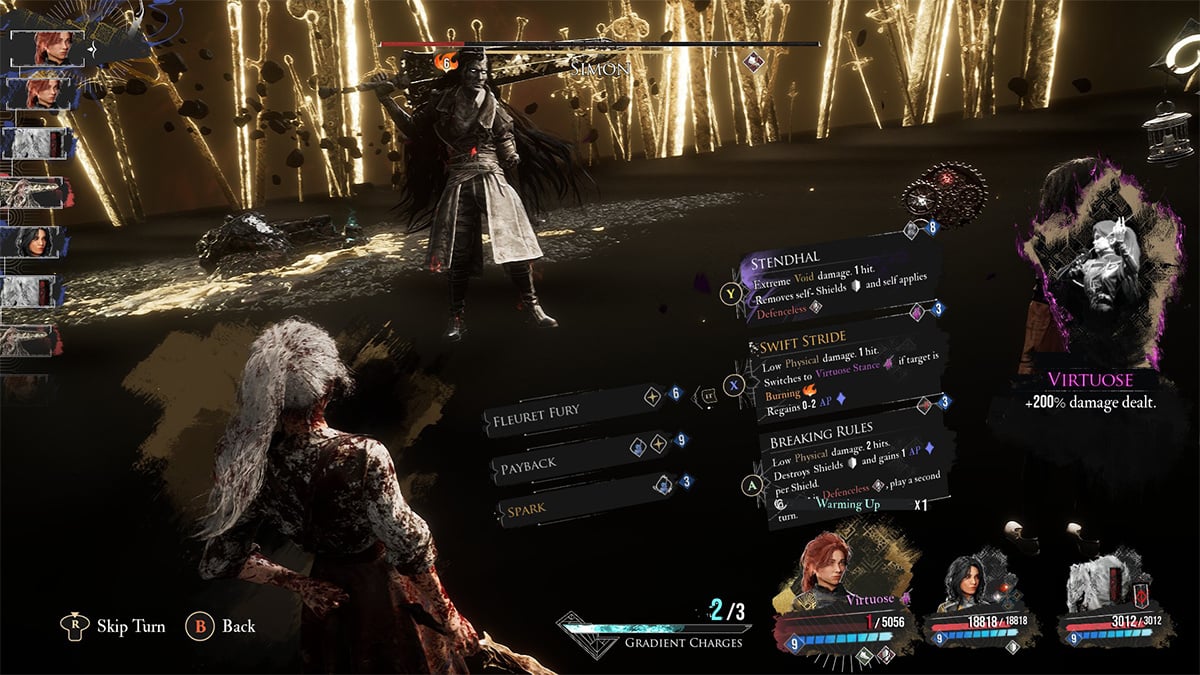Click the top turn-order portrait
Image resolution: width=1200 pixels, height=675 pixels.
[x=46, y=46]
